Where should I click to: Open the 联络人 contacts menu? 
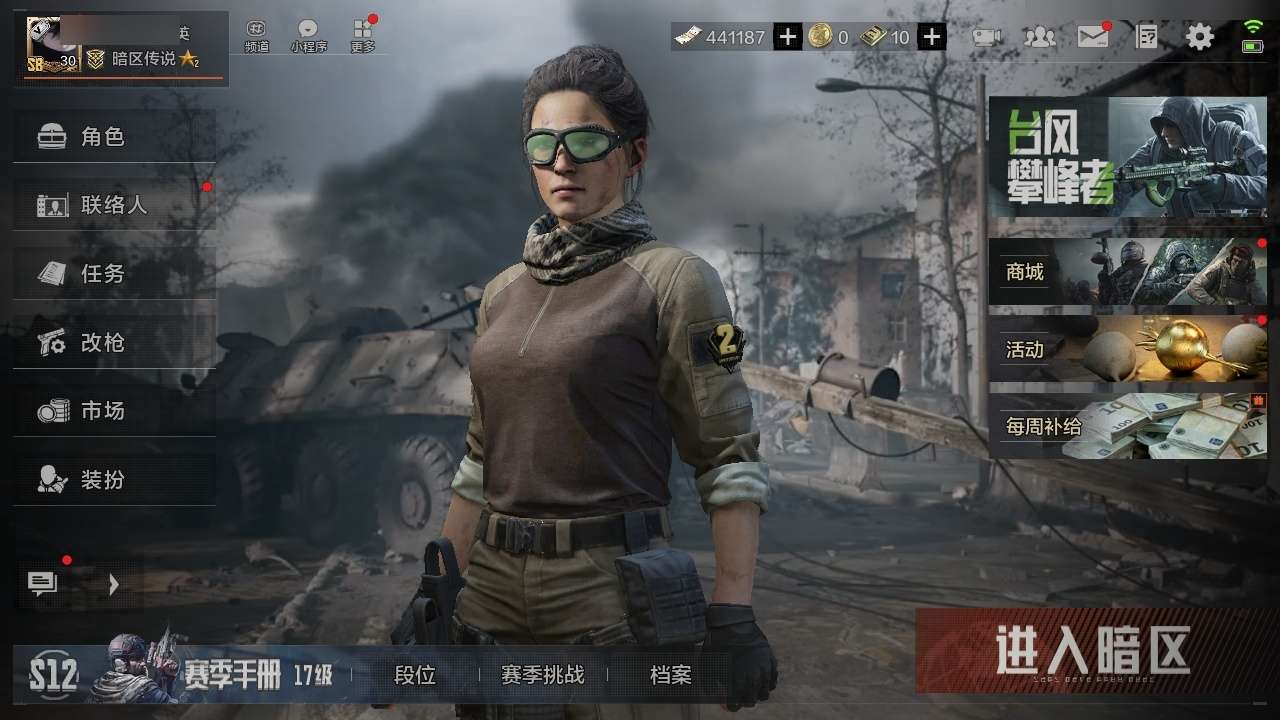(113, 205)
